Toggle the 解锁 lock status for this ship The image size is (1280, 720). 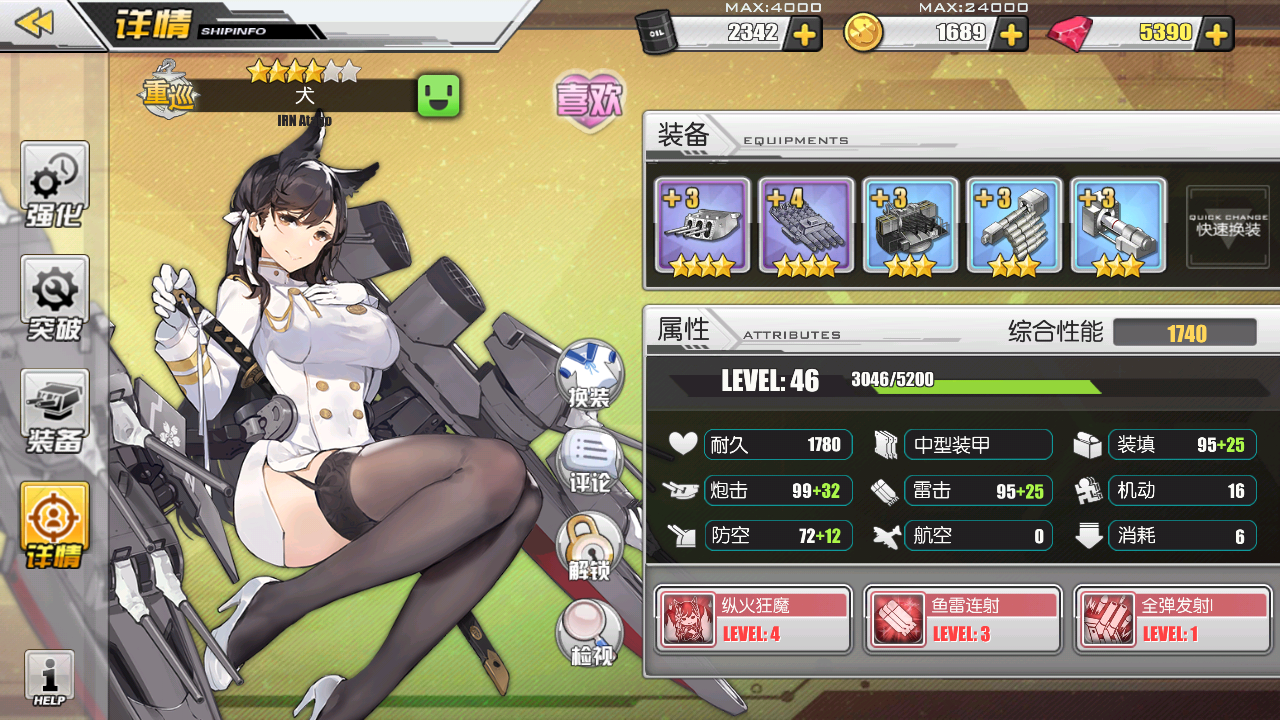pyautogui.click(x=588, y=543)
